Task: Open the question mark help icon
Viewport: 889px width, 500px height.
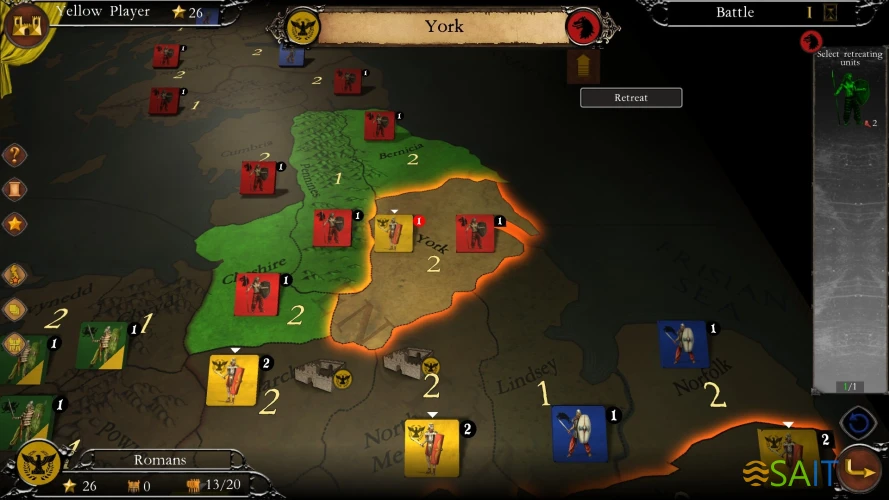Action: click(15, 155)
